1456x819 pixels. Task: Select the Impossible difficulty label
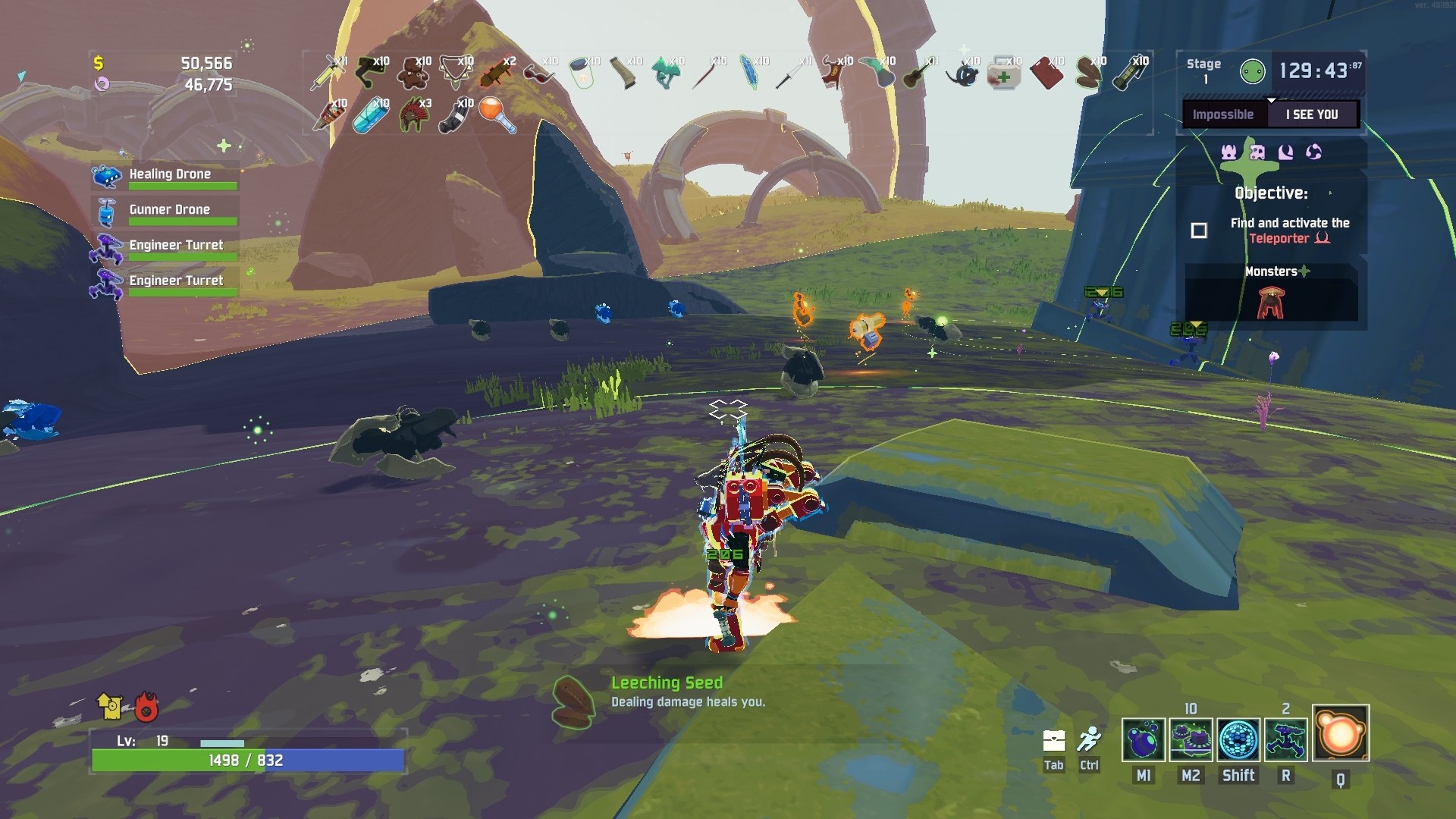pyautogui.click(x=1224, y=114)
